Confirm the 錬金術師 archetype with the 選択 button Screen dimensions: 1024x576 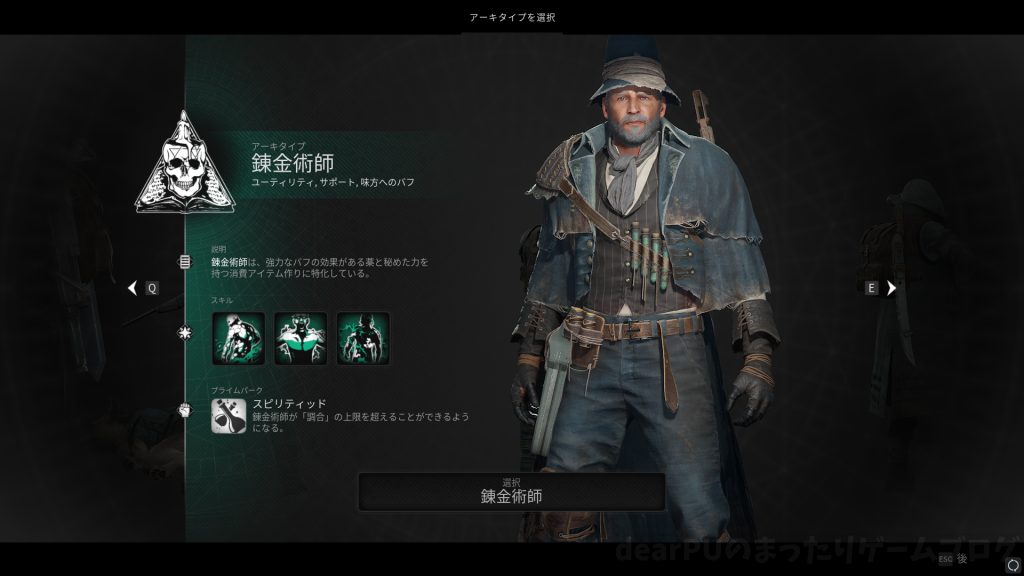[511, 491]
